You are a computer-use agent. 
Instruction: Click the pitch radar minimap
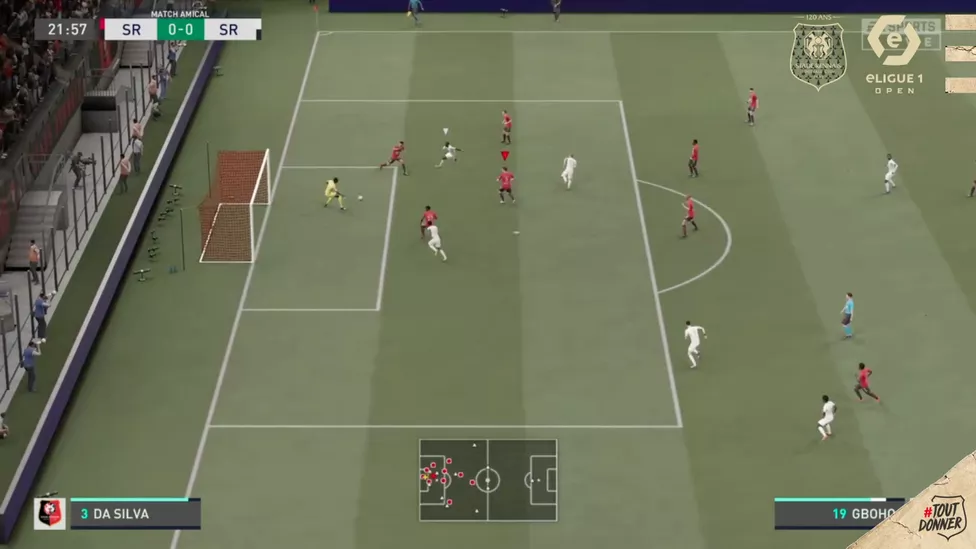coord(488,480)
